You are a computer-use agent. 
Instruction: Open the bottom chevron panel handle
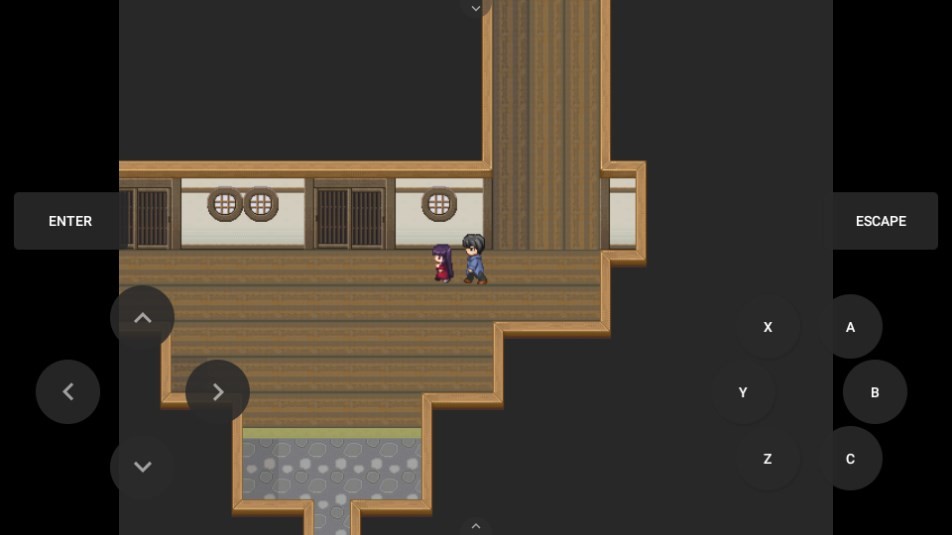coord(476,526)
